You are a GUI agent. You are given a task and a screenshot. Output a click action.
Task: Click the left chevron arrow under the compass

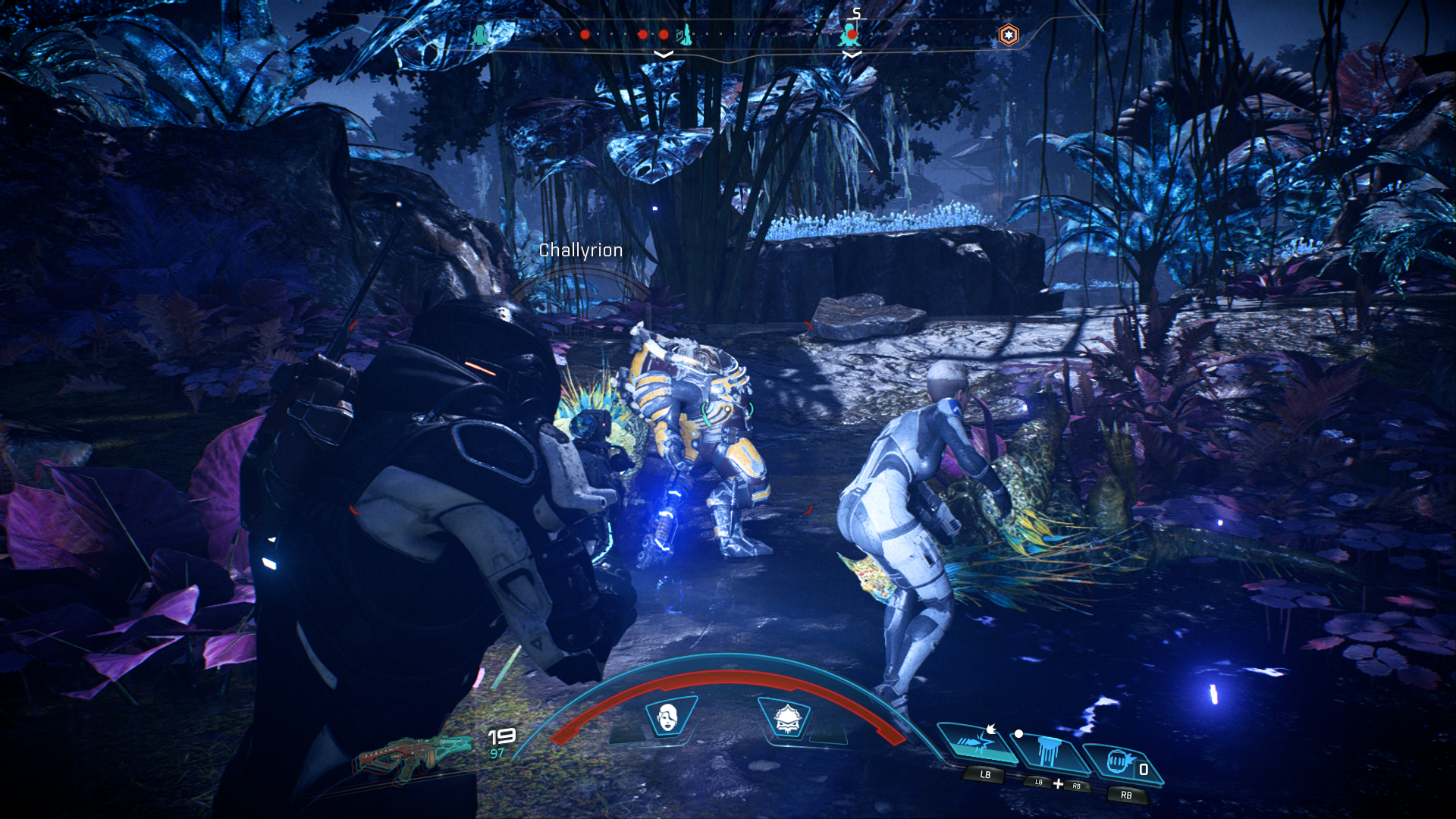click(664, 55)
